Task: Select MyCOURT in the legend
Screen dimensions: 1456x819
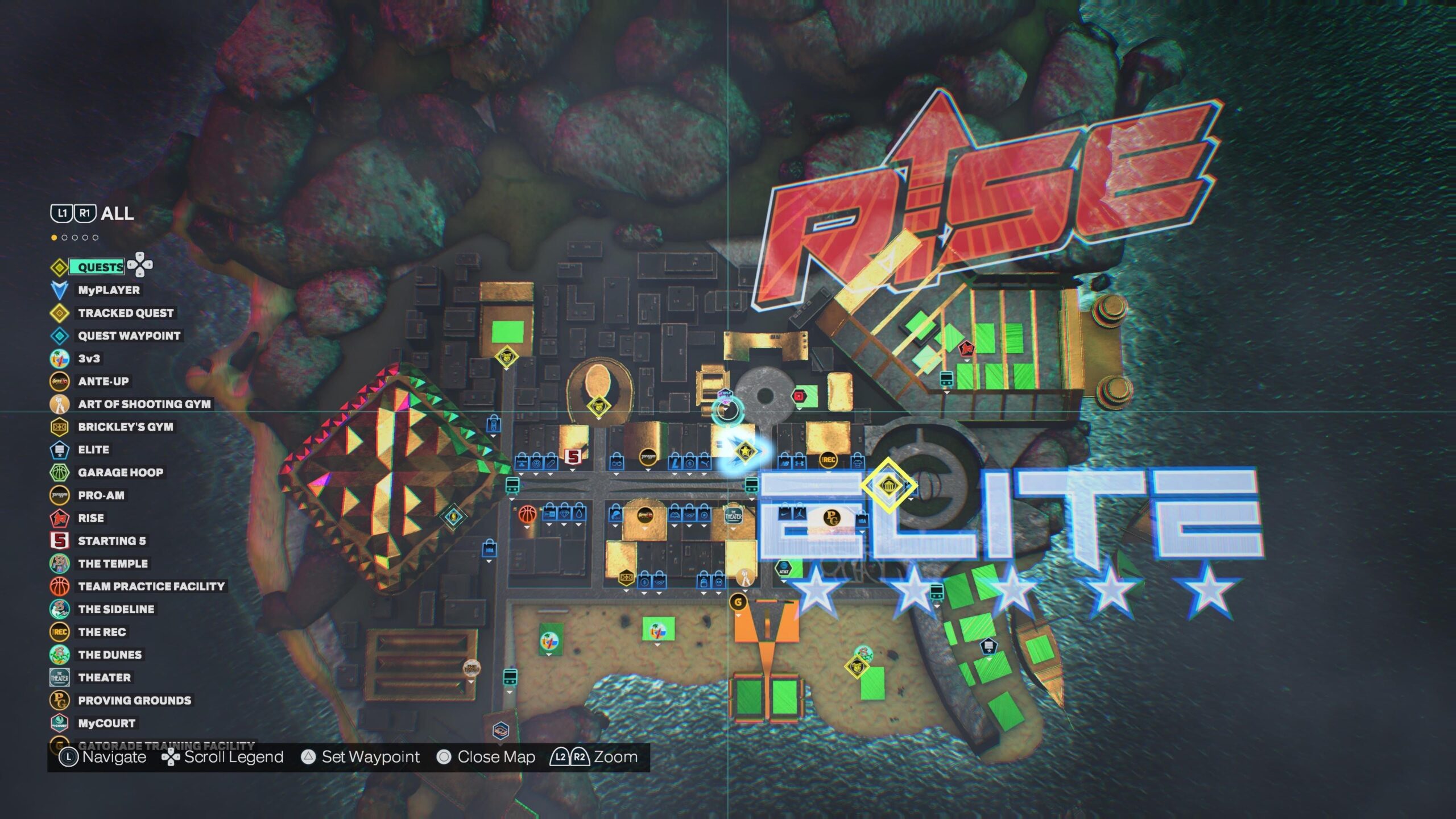Action: [x=106, y=723]
